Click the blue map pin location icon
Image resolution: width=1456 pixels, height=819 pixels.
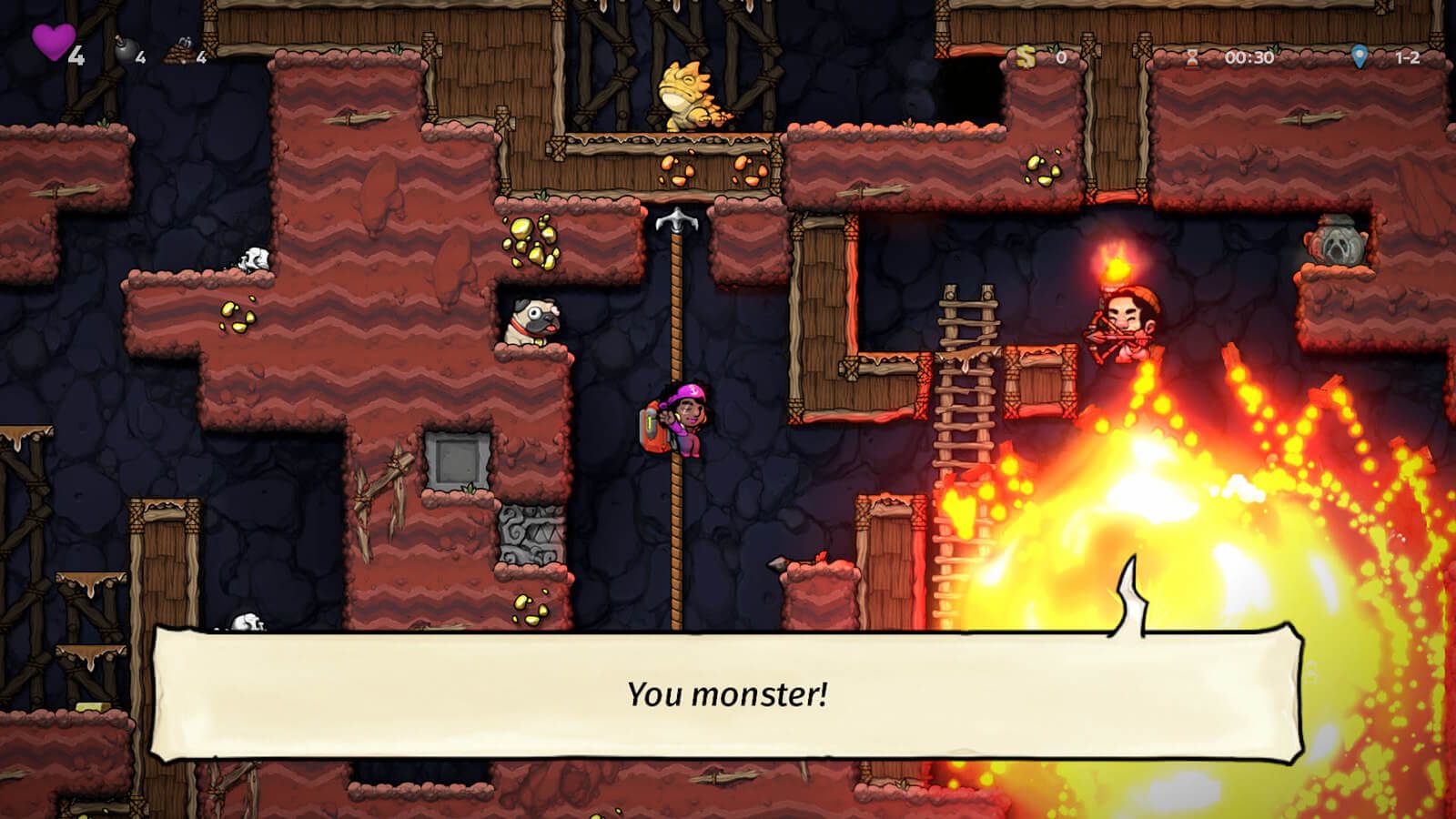(1358, 56)
